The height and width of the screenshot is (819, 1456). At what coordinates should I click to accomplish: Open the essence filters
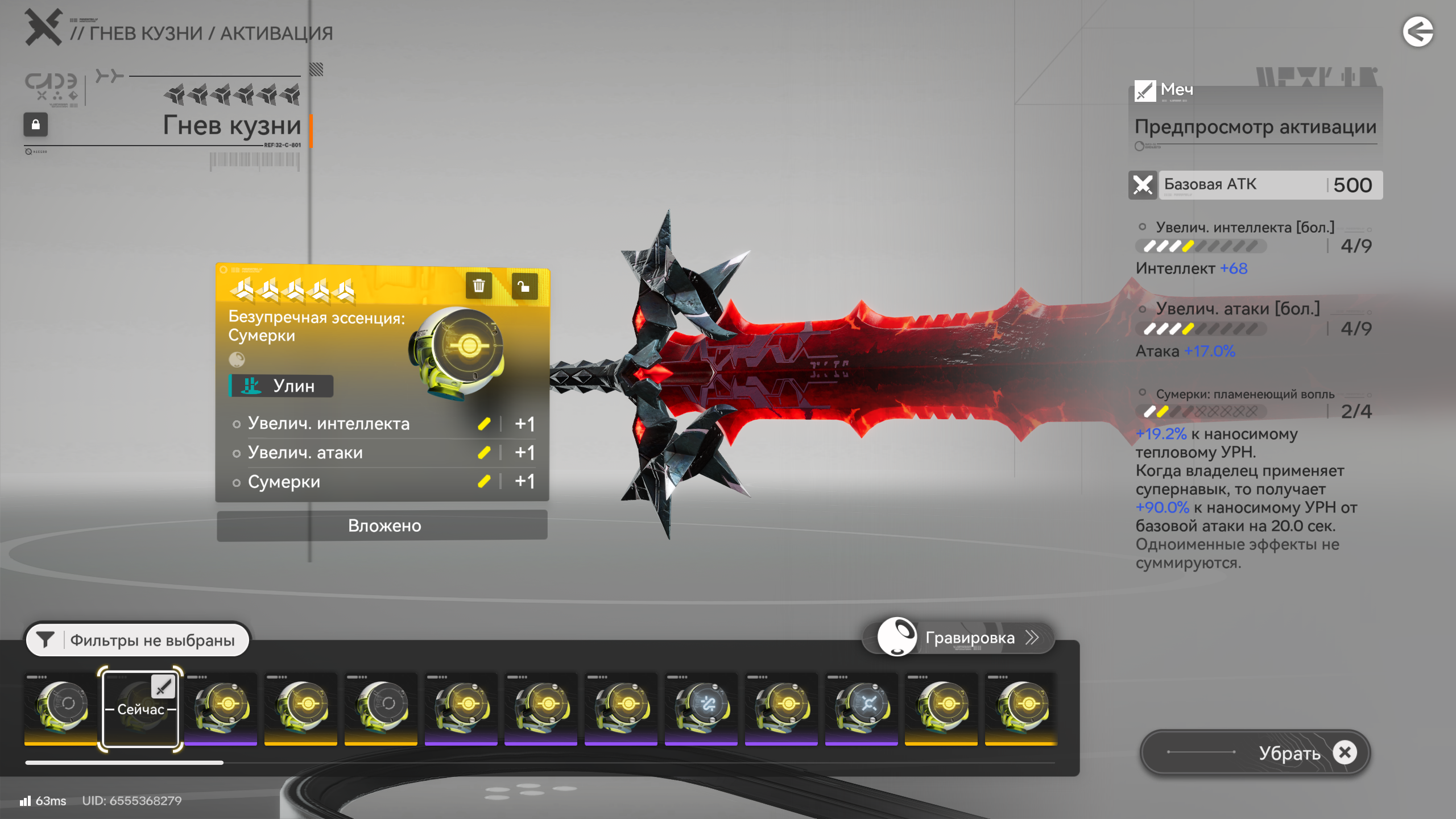click(137, 640)
